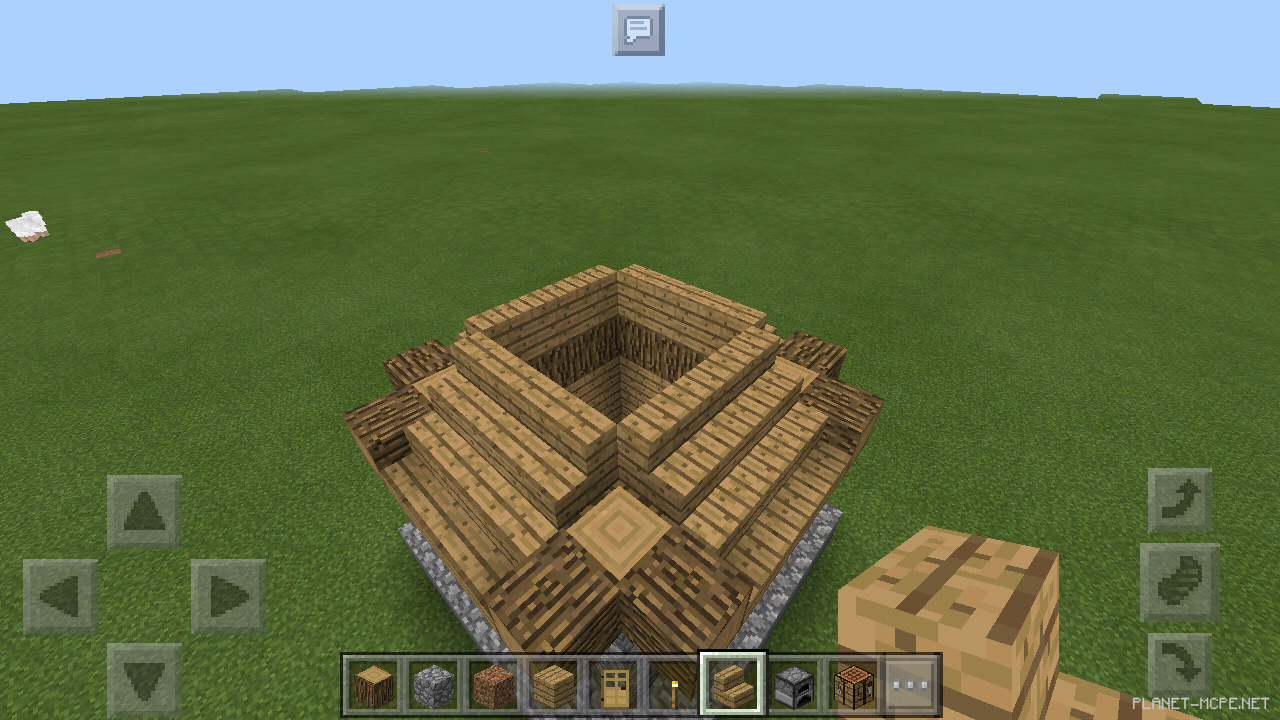Select the crafting table in the hotbar
Image resolution: width=1280 pixels, height=720 pixels.
[853, 684]
